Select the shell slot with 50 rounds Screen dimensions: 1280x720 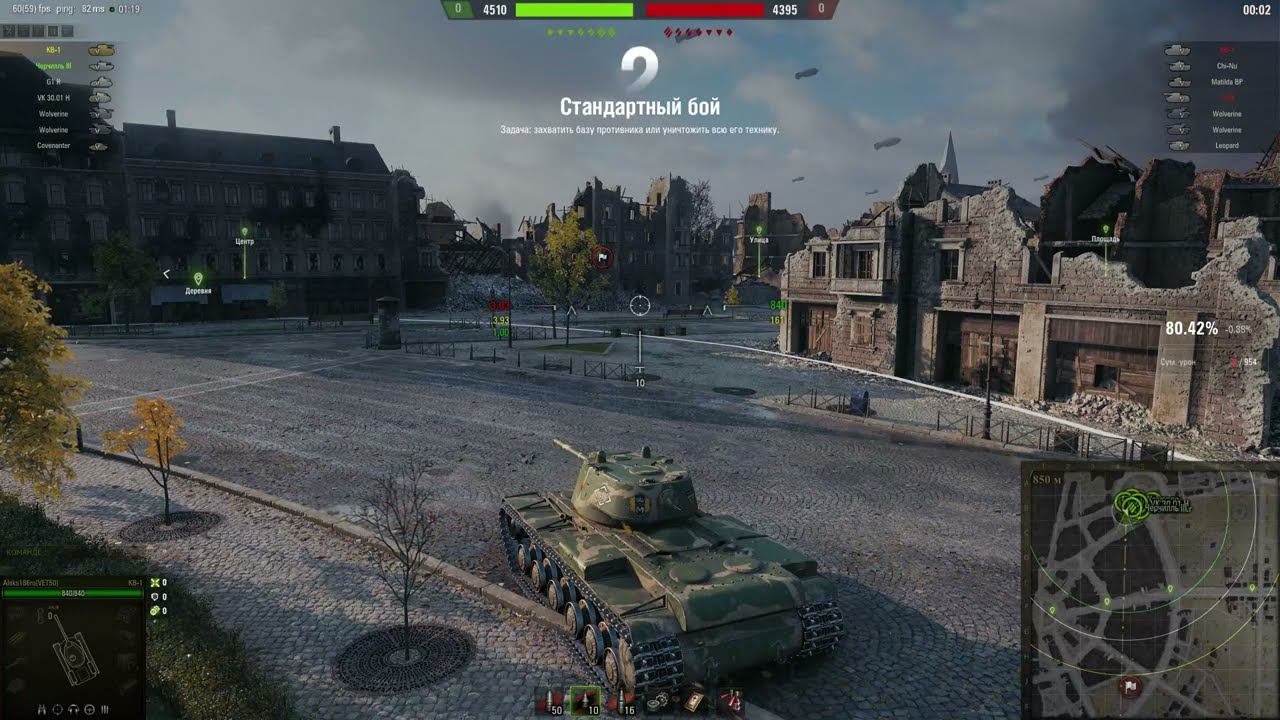click(x=551, y=702)
